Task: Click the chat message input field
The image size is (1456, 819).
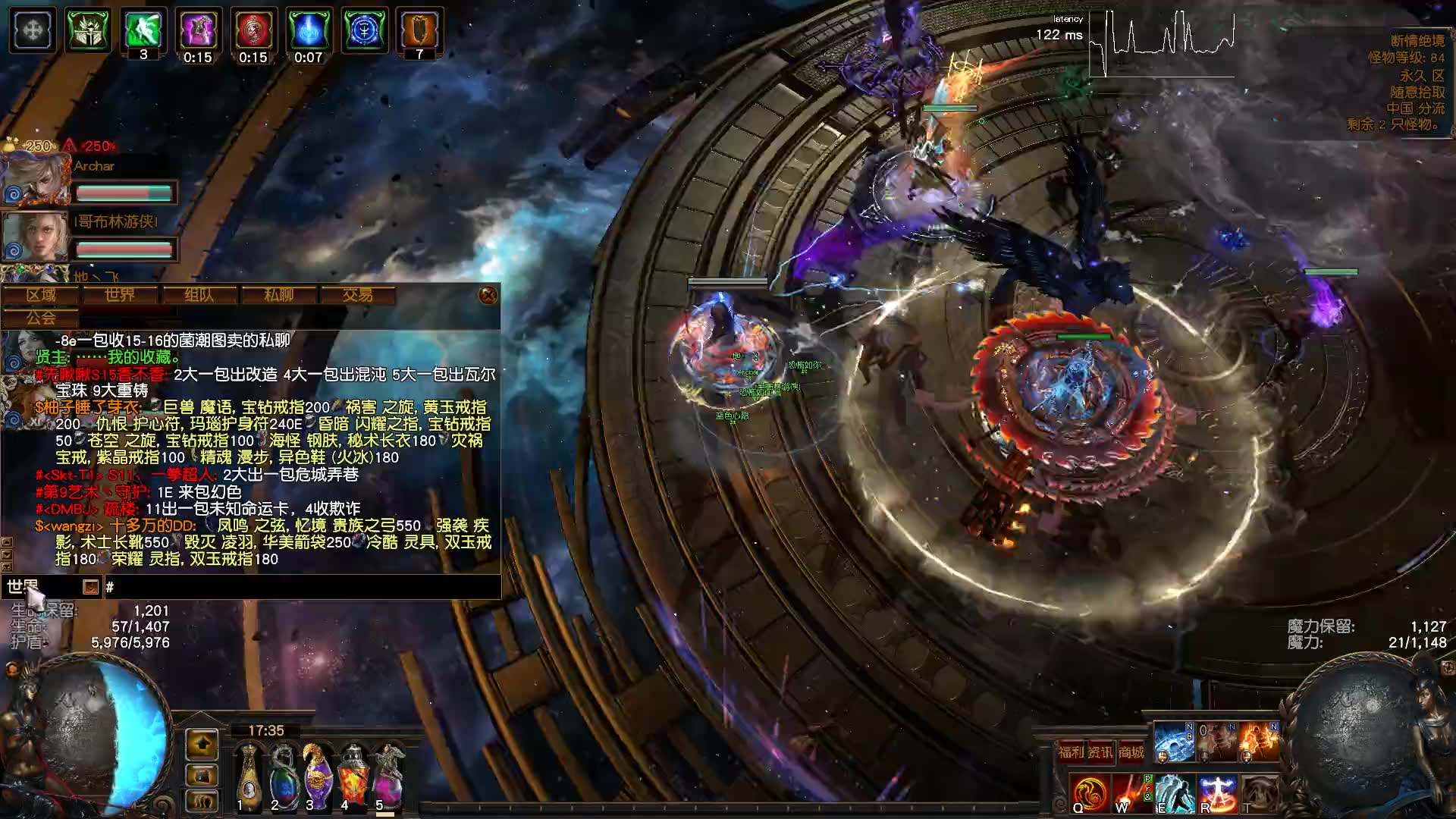Action: [x=303, y=587]
